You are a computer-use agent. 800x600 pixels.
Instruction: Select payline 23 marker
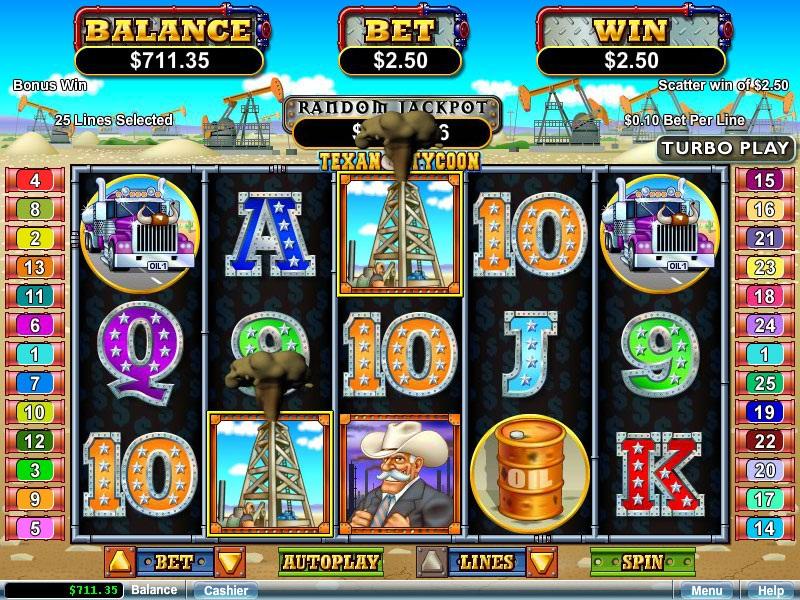[764, 267]
